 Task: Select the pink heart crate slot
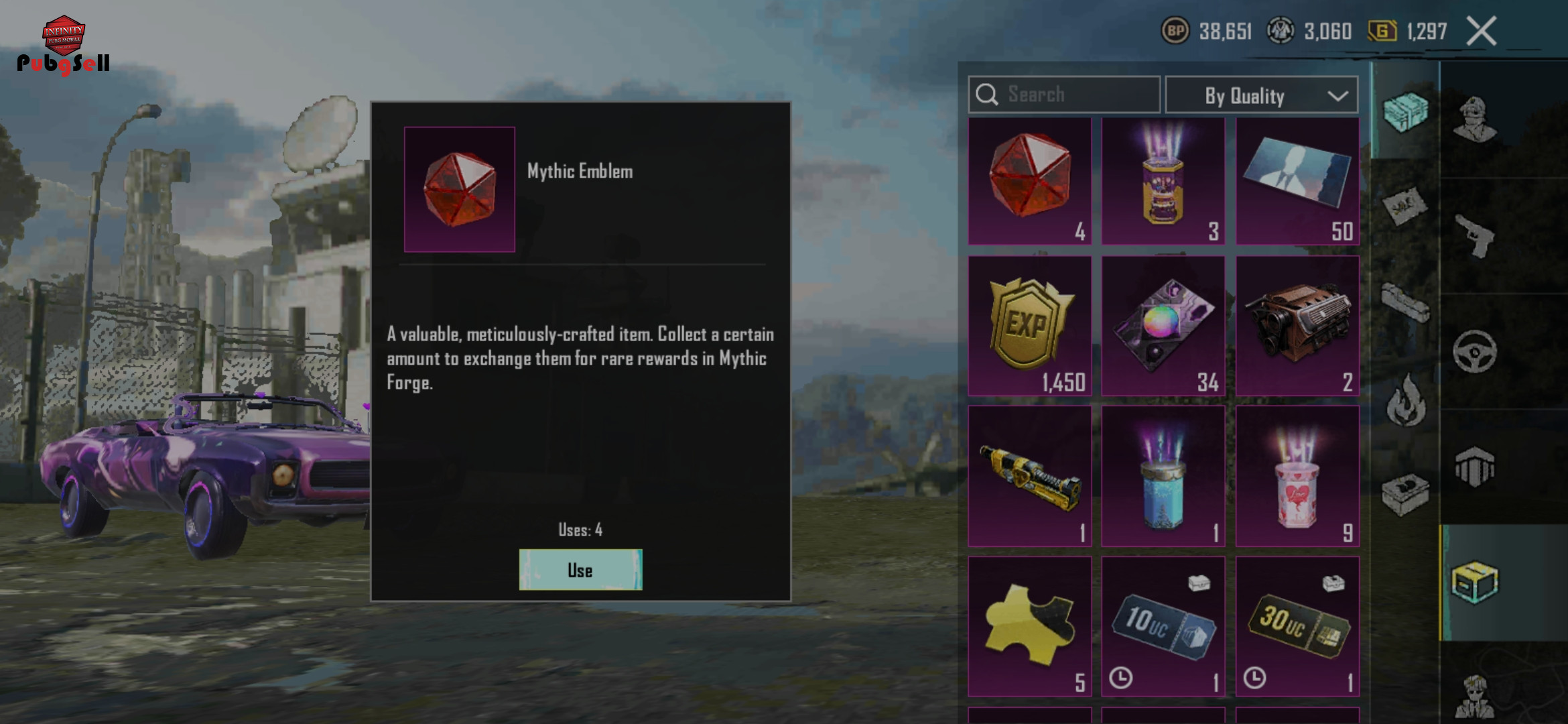(x=1297, y=476)
